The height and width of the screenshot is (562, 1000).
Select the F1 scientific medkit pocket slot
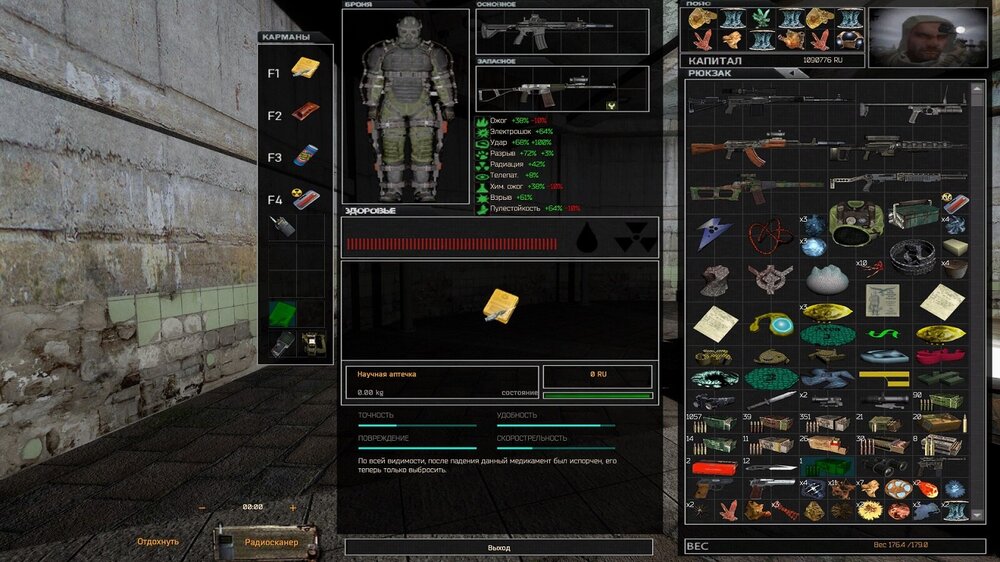(x=304, y=69)
